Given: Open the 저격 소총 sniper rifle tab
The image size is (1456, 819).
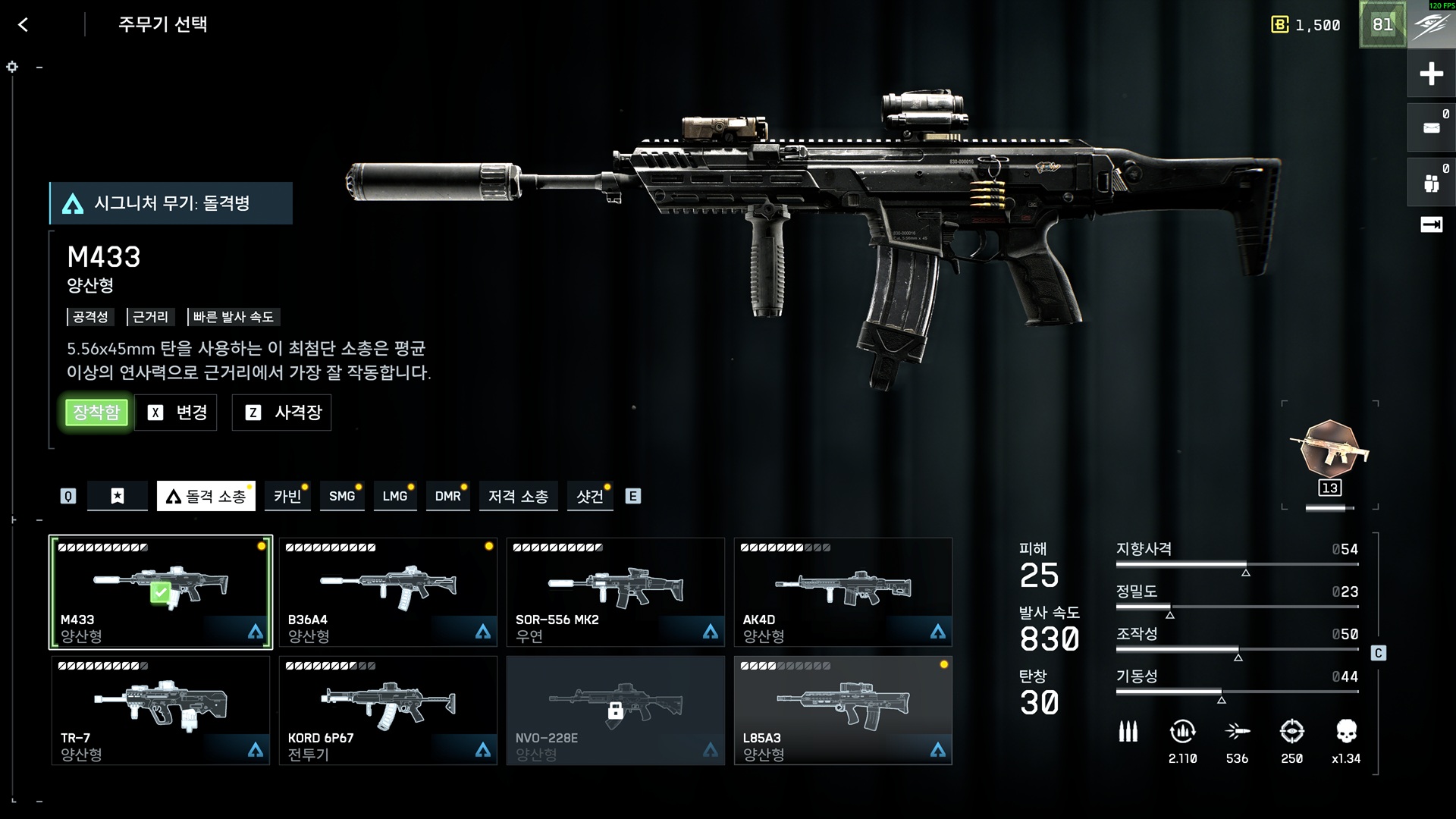Looking at the screenshot, I should pyautogui.click(x=518, y=496).
